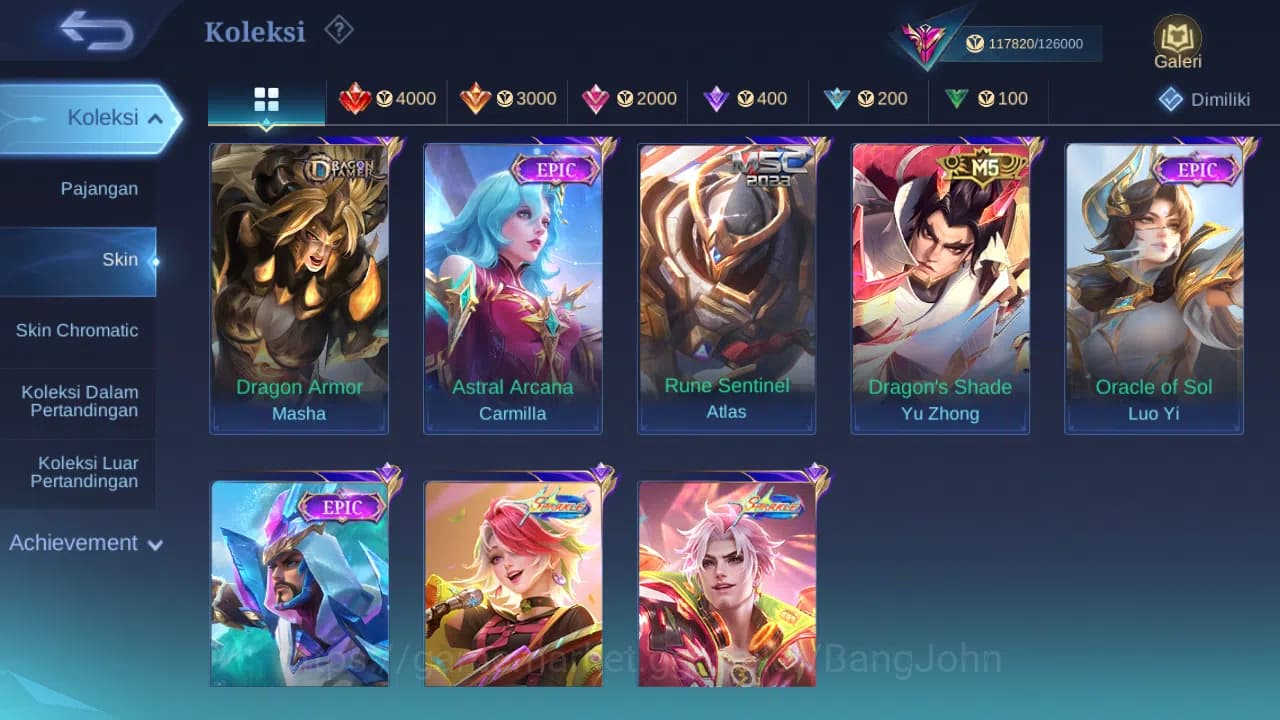Click the 117820/126000 currency progress bar

pyautogui.click(x=1028, y=44)
